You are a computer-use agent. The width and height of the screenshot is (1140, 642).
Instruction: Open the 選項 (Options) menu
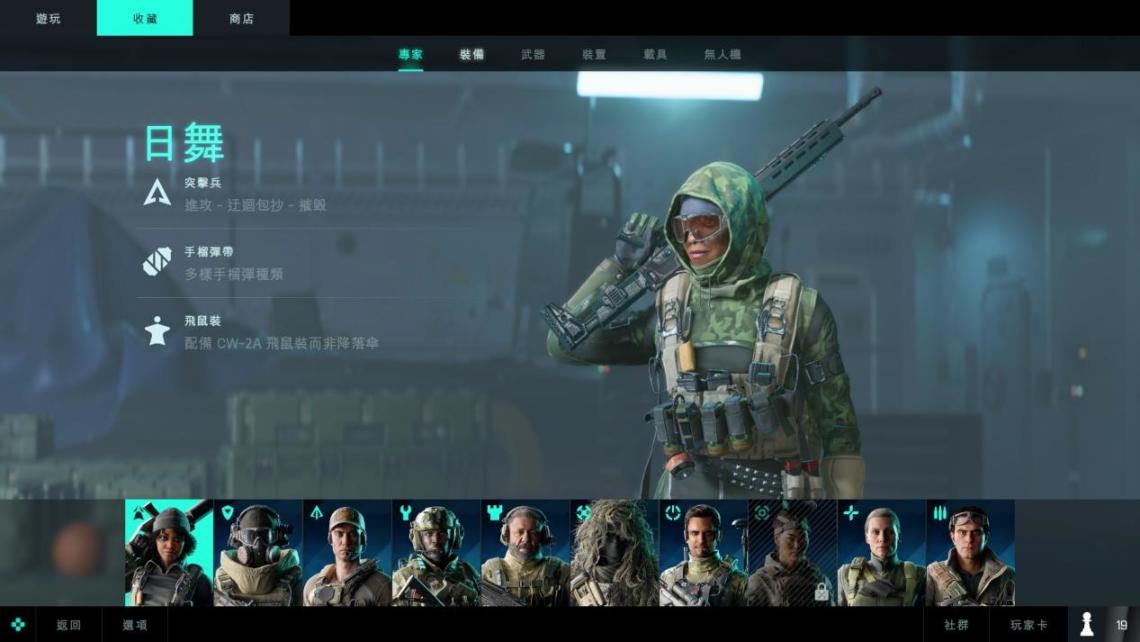pos(135,625)
